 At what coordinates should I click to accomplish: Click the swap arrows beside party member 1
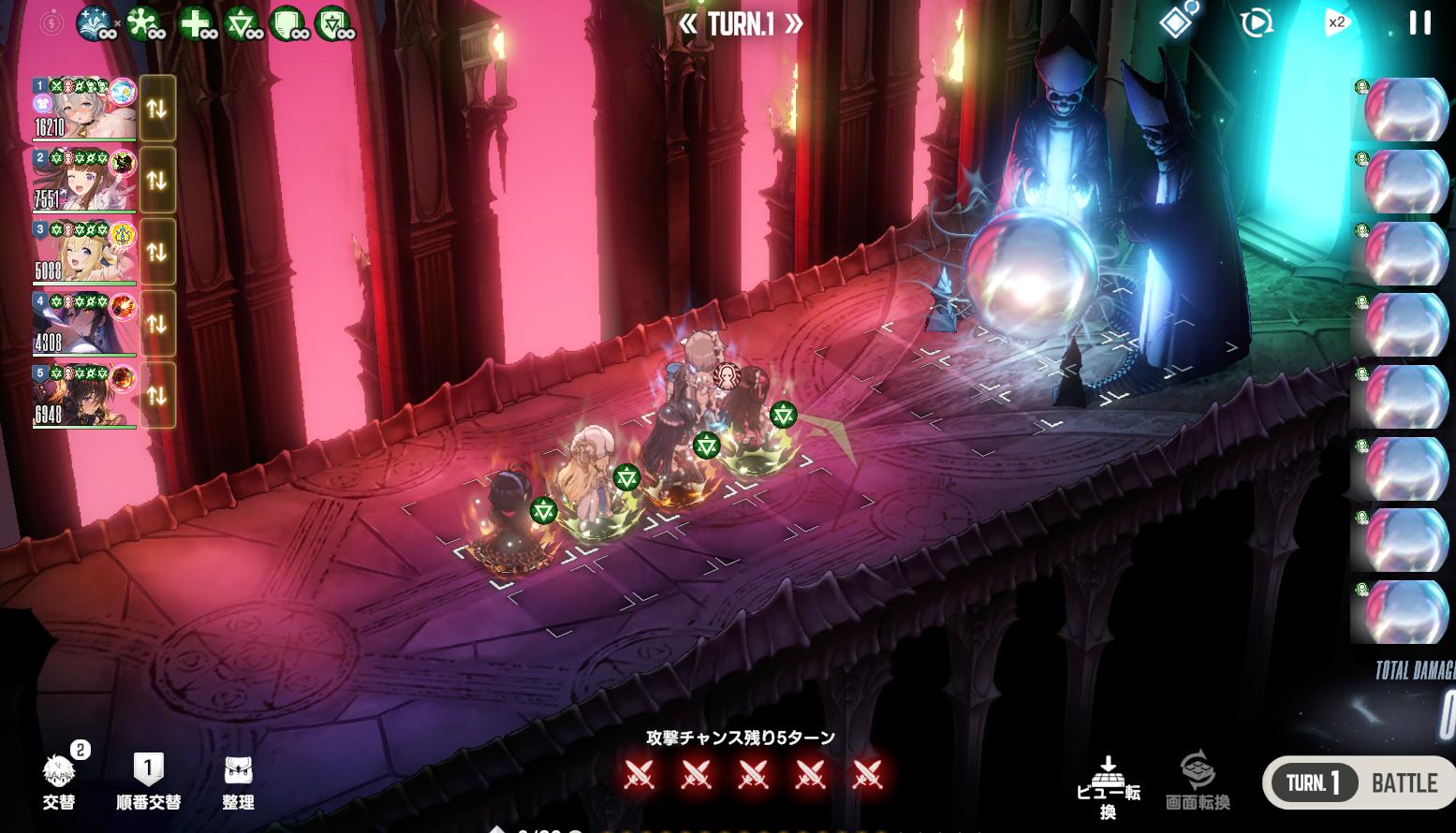tap(157, 109)
